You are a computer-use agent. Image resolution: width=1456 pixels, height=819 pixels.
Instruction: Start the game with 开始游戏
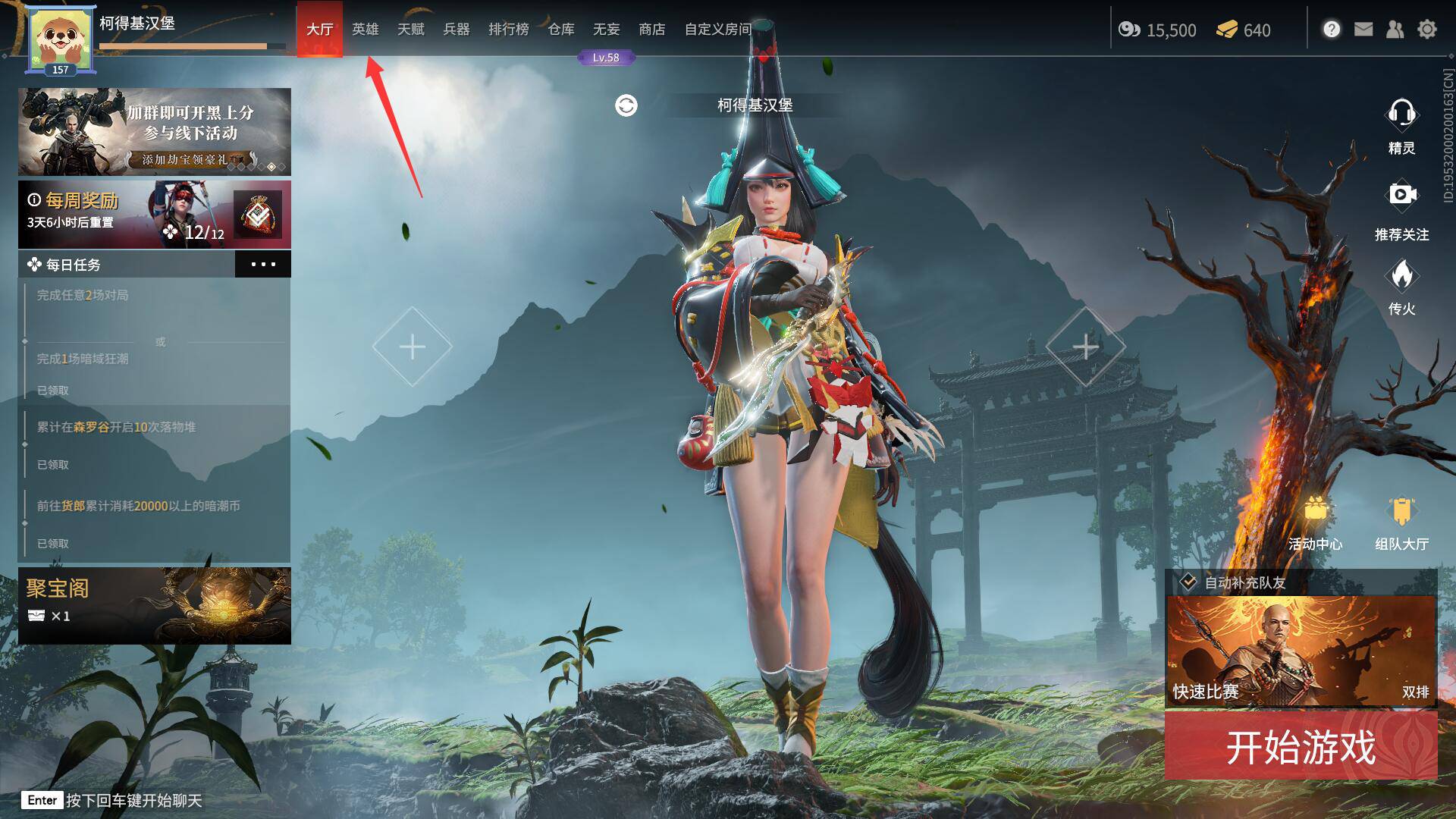click(x=1301, y=747)
